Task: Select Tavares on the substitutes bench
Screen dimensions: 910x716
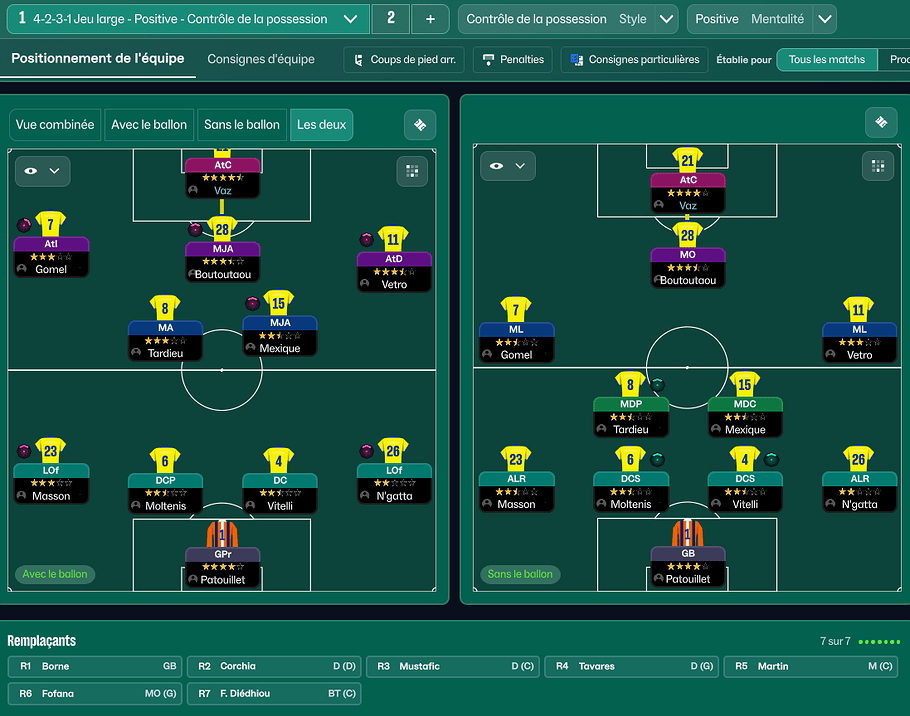Action: (x=632, y=666)
